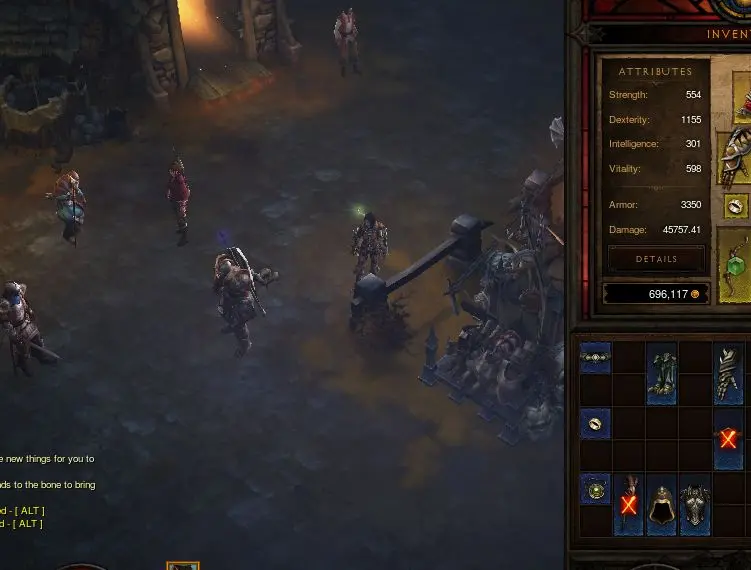
Task: Pick the green-gem amulet in the inventory
Action: pos(595,490)
